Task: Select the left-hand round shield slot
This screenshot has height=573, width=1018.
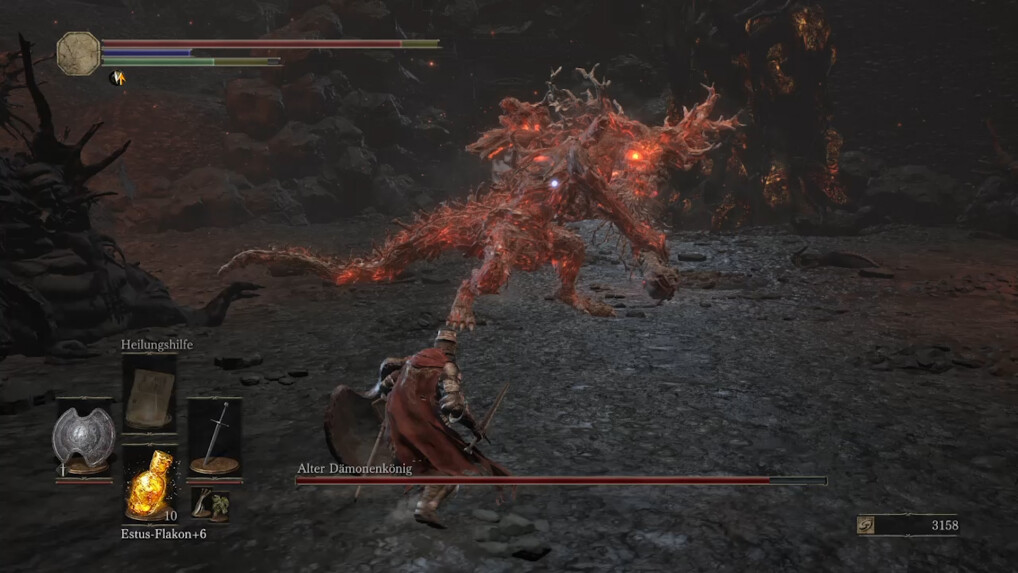Action: pyautogui.click(x=83, y=439)
